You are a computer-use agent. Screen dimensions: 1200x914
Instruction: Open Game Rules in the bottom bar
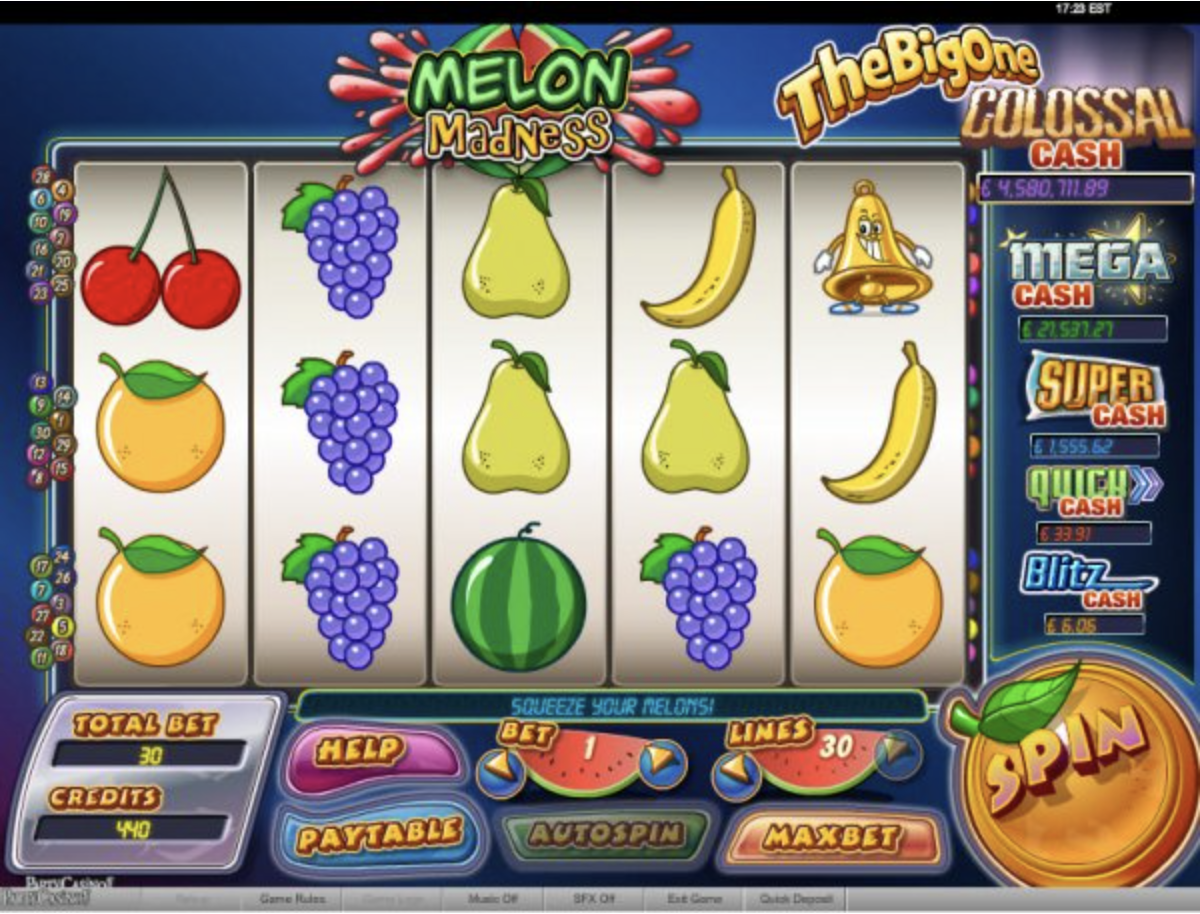point(291,899)
